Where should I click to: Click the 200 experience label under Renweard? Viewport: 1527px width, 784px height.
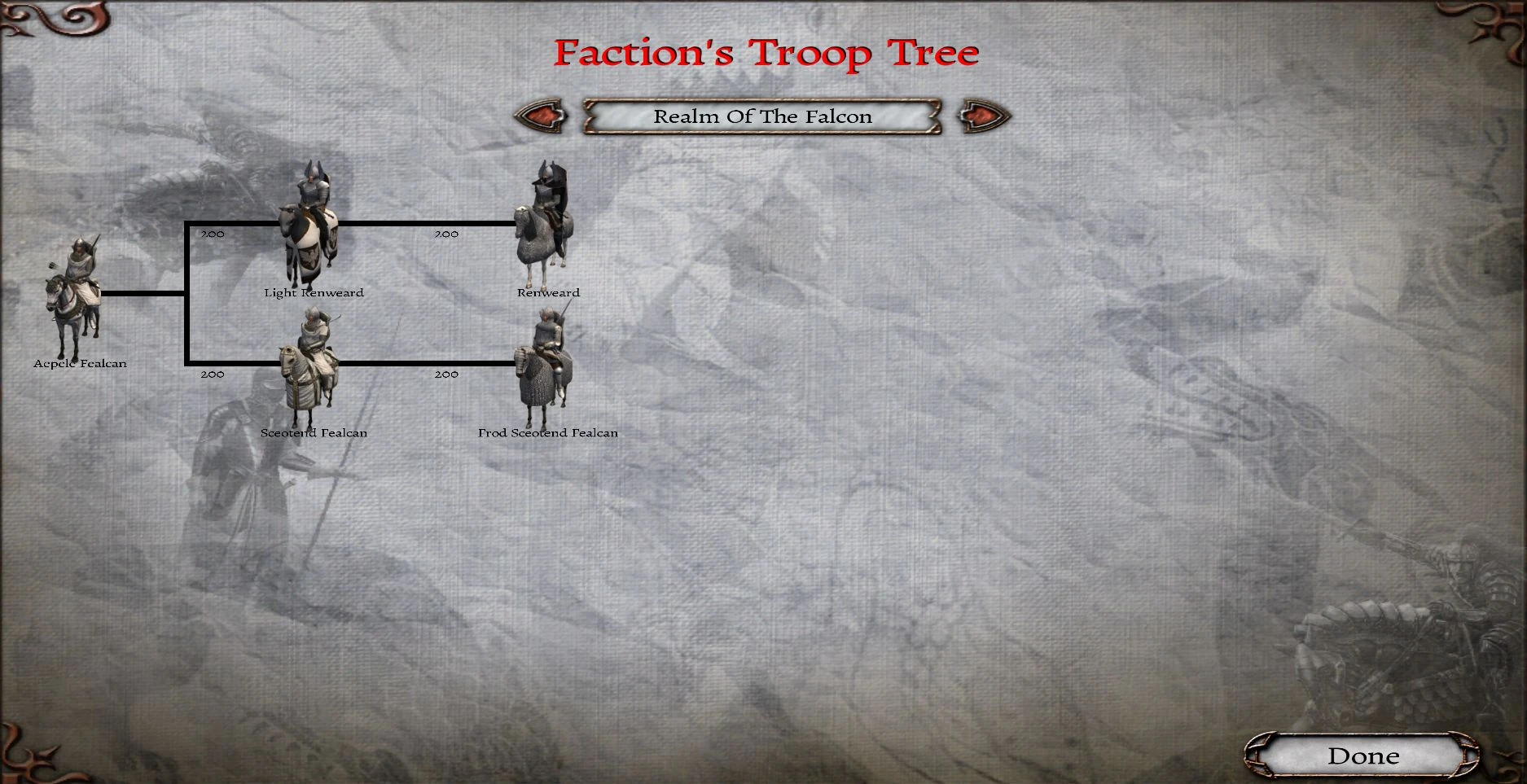[x=445, y=234]
